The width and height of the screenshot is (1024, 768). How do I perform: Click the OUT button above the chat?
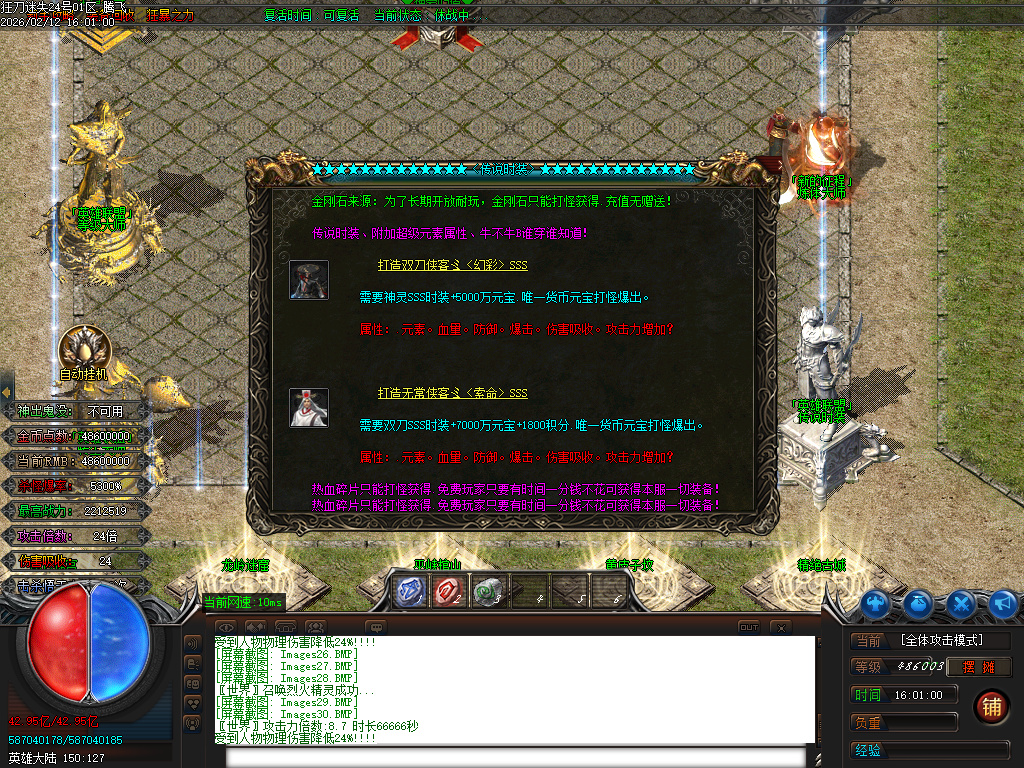(x=749, y=627)
